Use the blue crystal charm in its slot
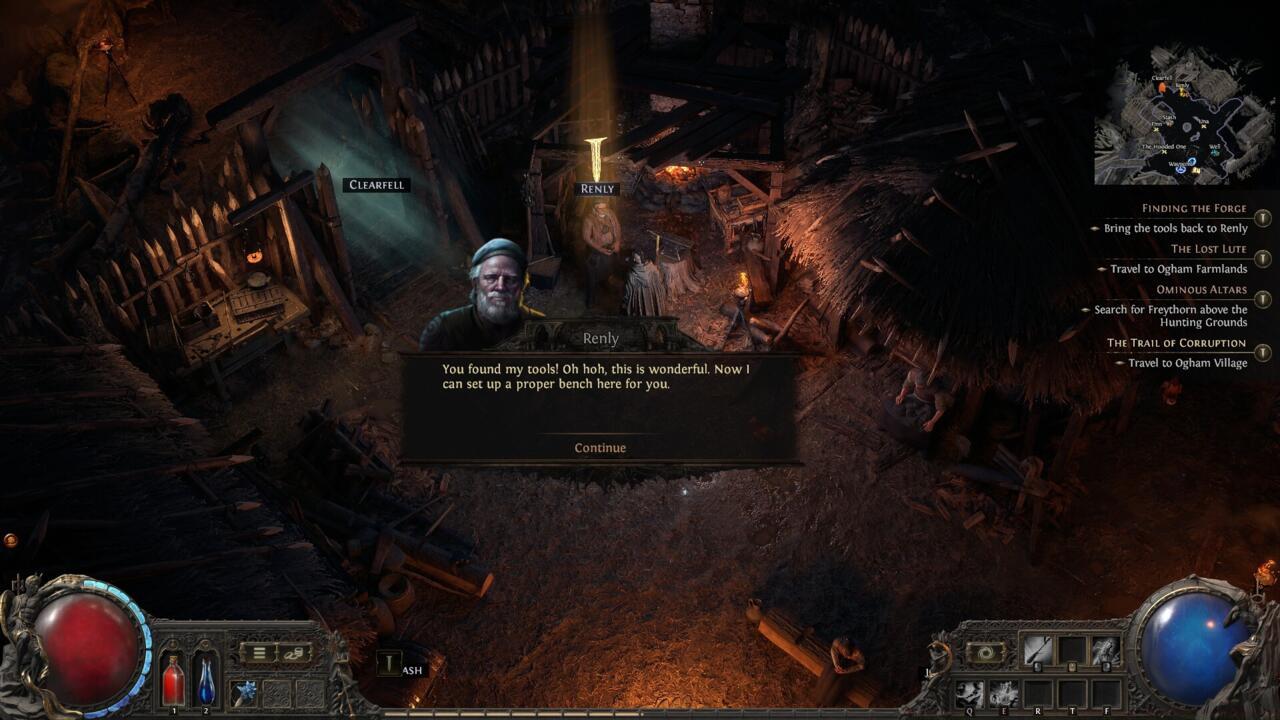This screenshot has width=1280, height=720. click(245, 692)
